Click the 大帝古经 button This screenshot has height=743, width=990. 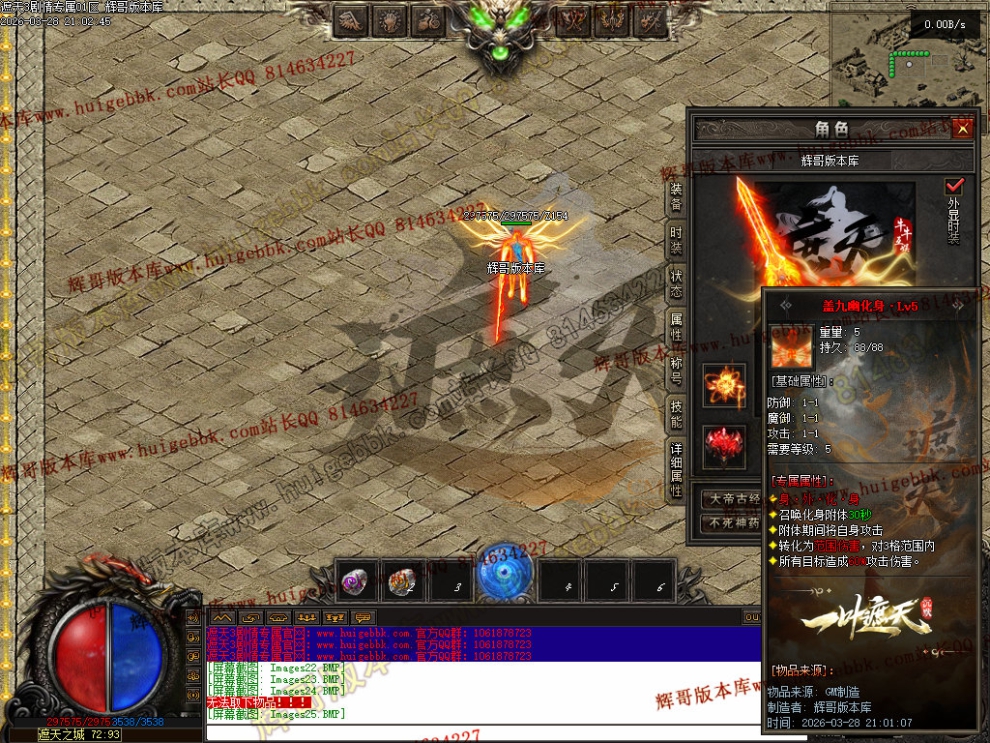coord(734,499)
